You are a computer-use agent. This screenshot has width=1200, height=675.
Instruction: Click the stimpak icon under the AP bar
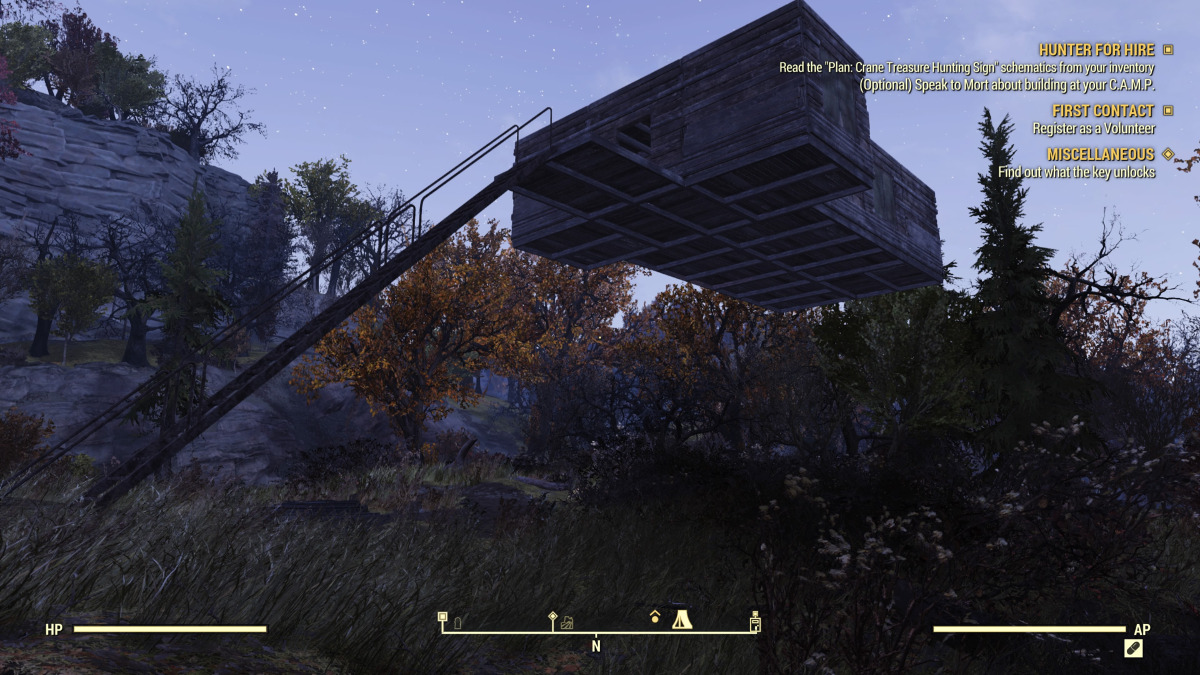tap(1133, 649)
